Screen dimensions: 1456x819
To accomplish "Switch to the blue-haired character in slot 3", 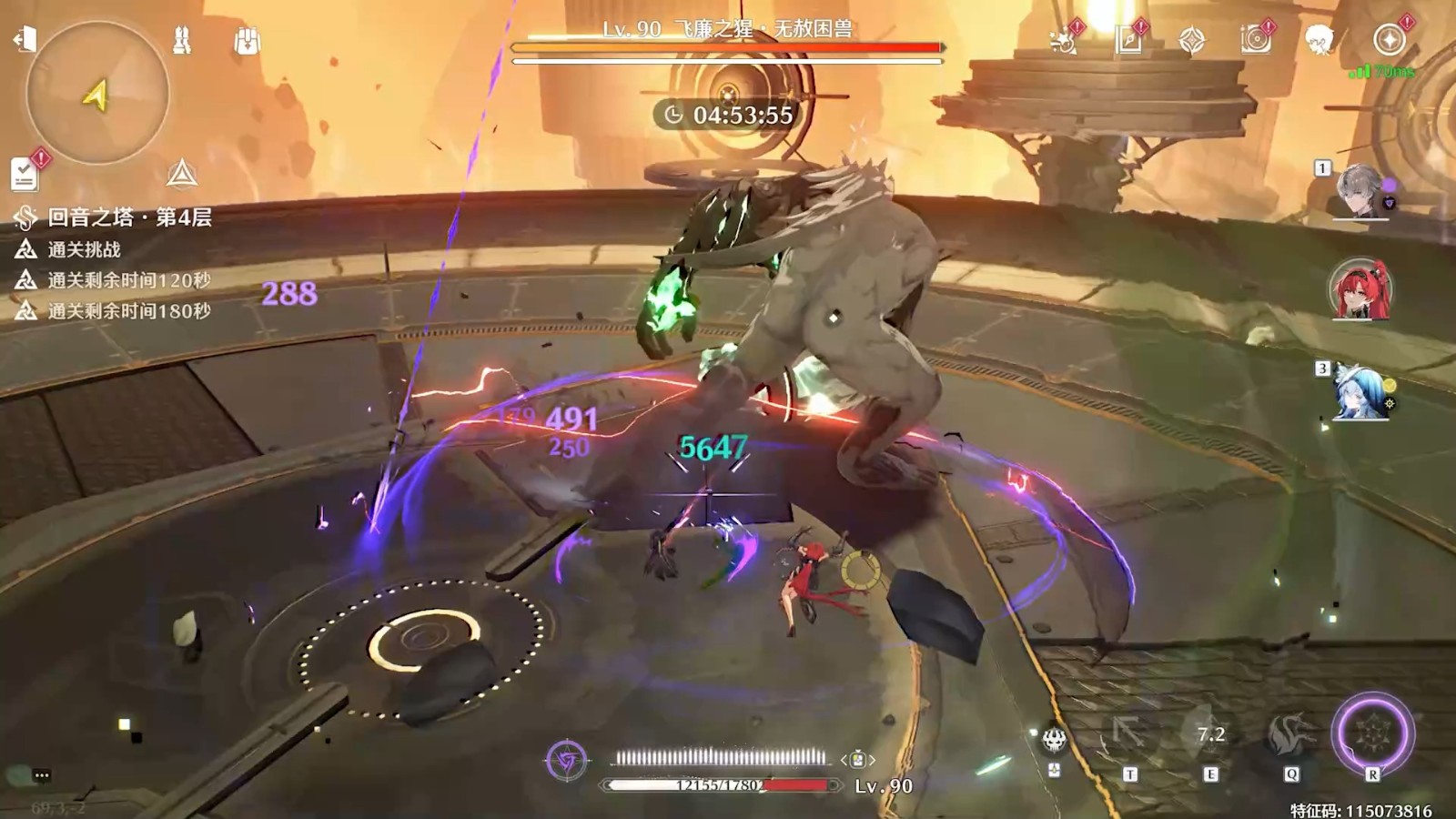I will tap(1360, 391).
